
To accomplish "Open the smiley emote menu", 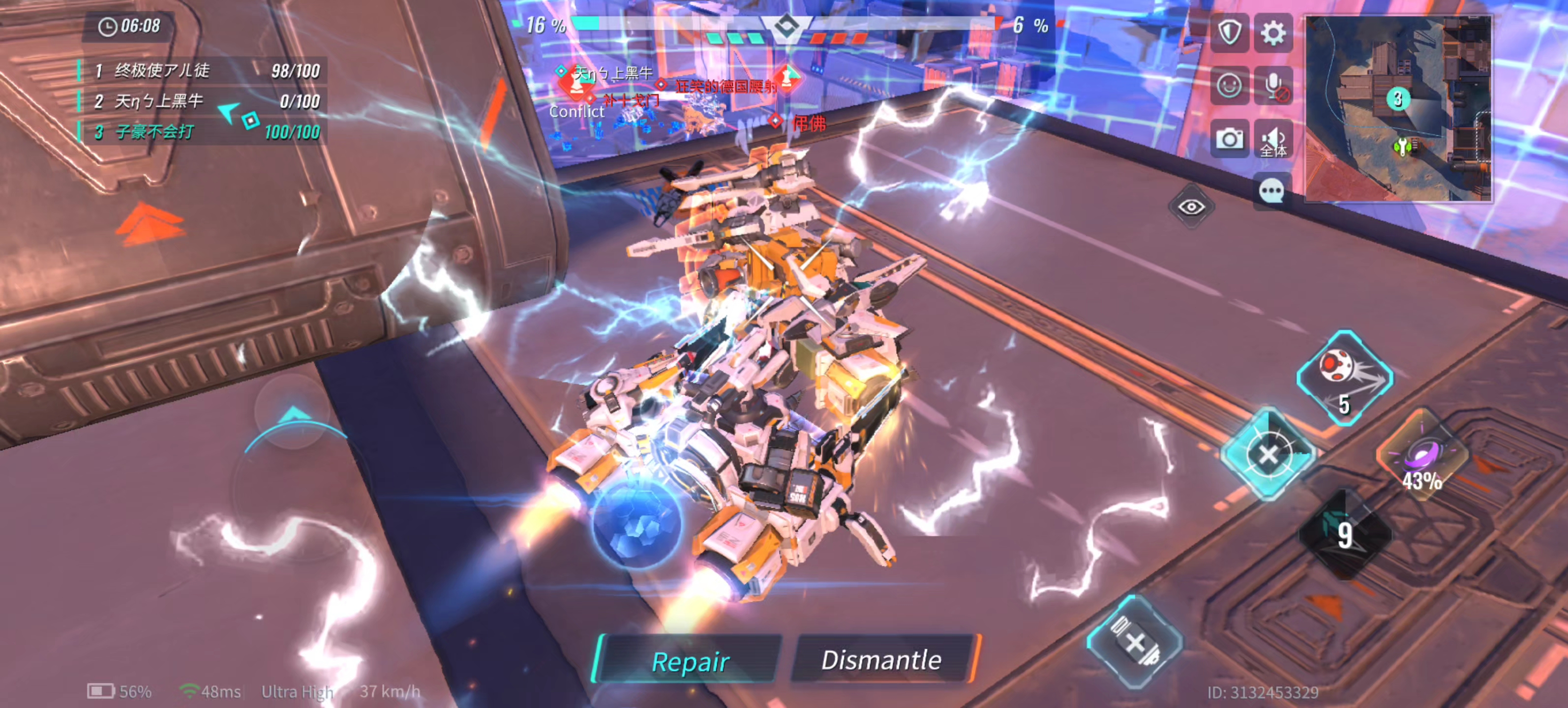I will [1229, 85].
